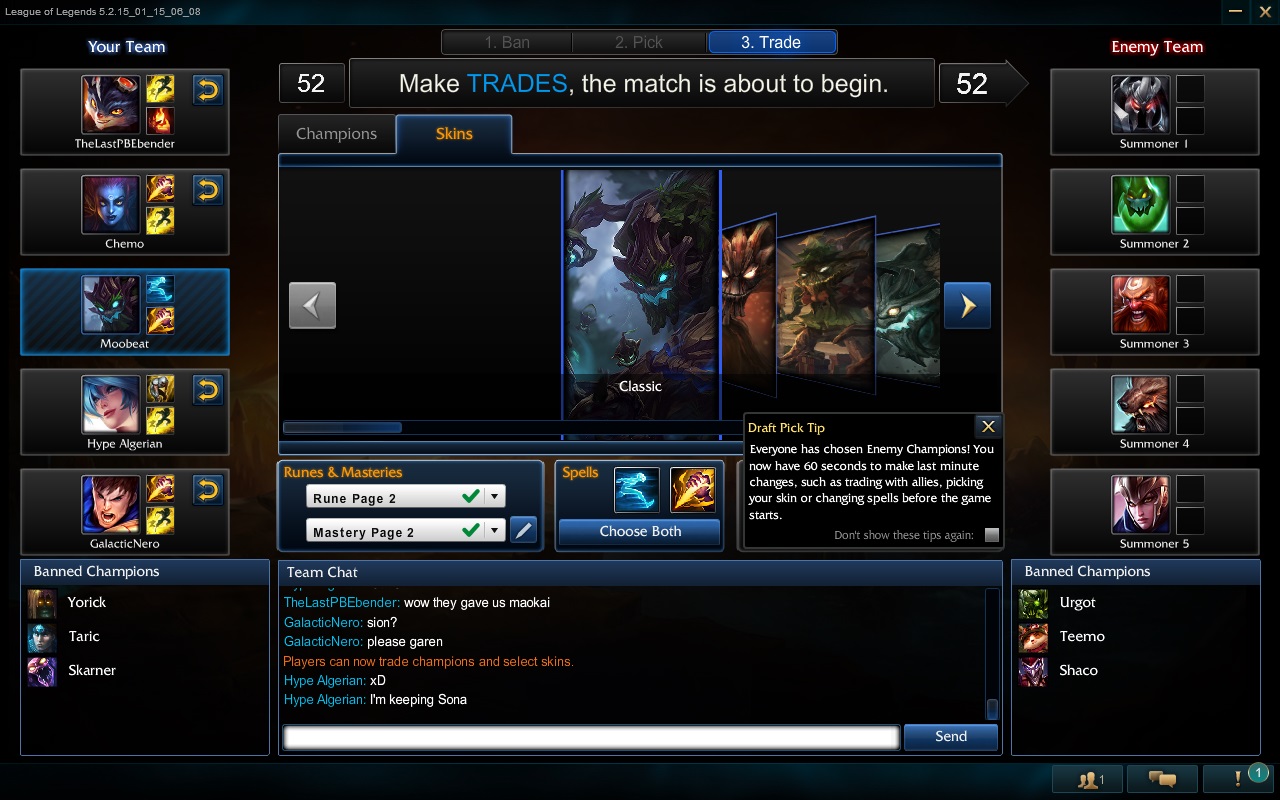
Task: Click the edit Masteries pencil icon
Action: 524,530
